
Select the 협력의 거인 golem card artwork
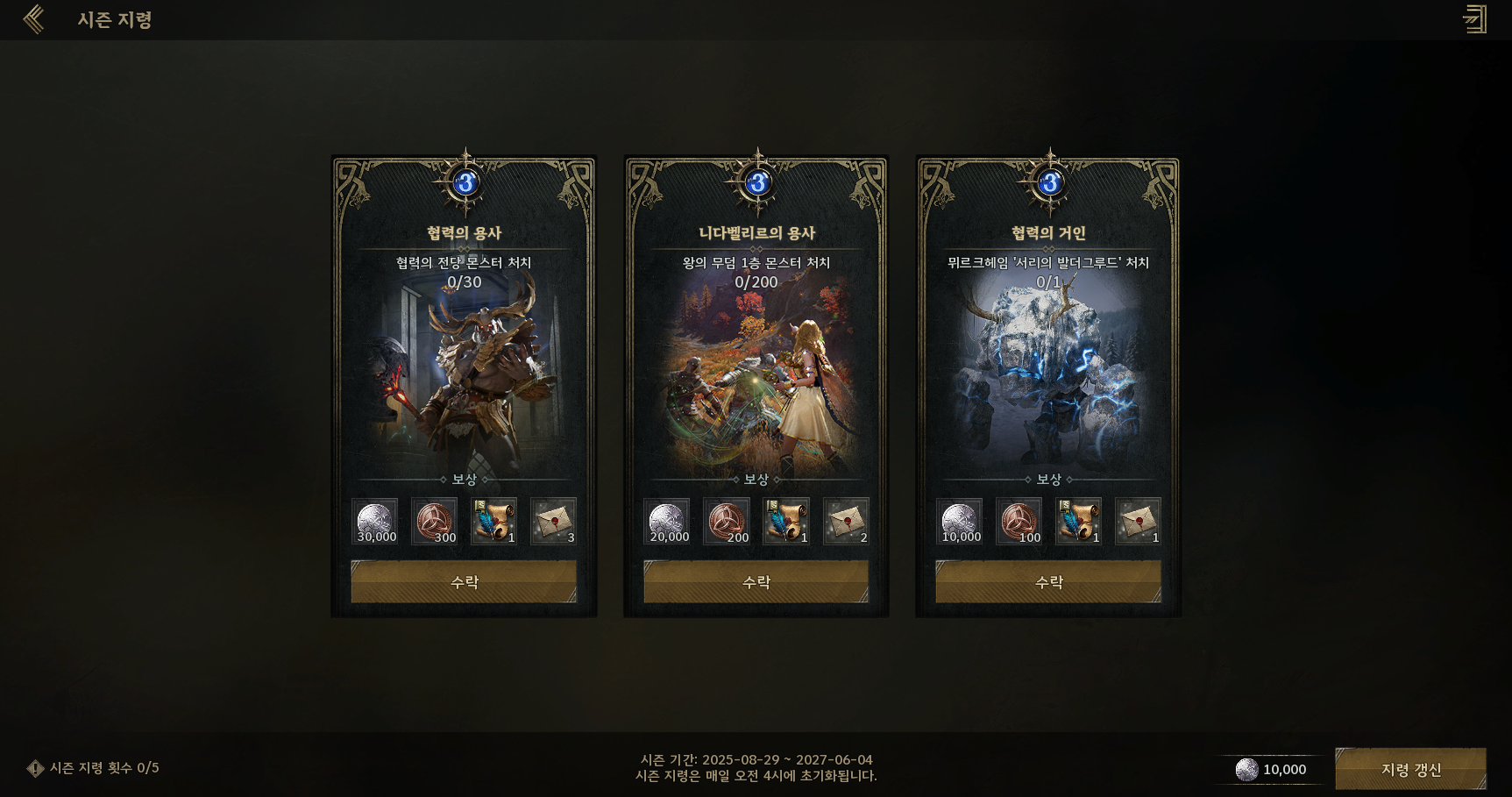tap(1048, 377)
